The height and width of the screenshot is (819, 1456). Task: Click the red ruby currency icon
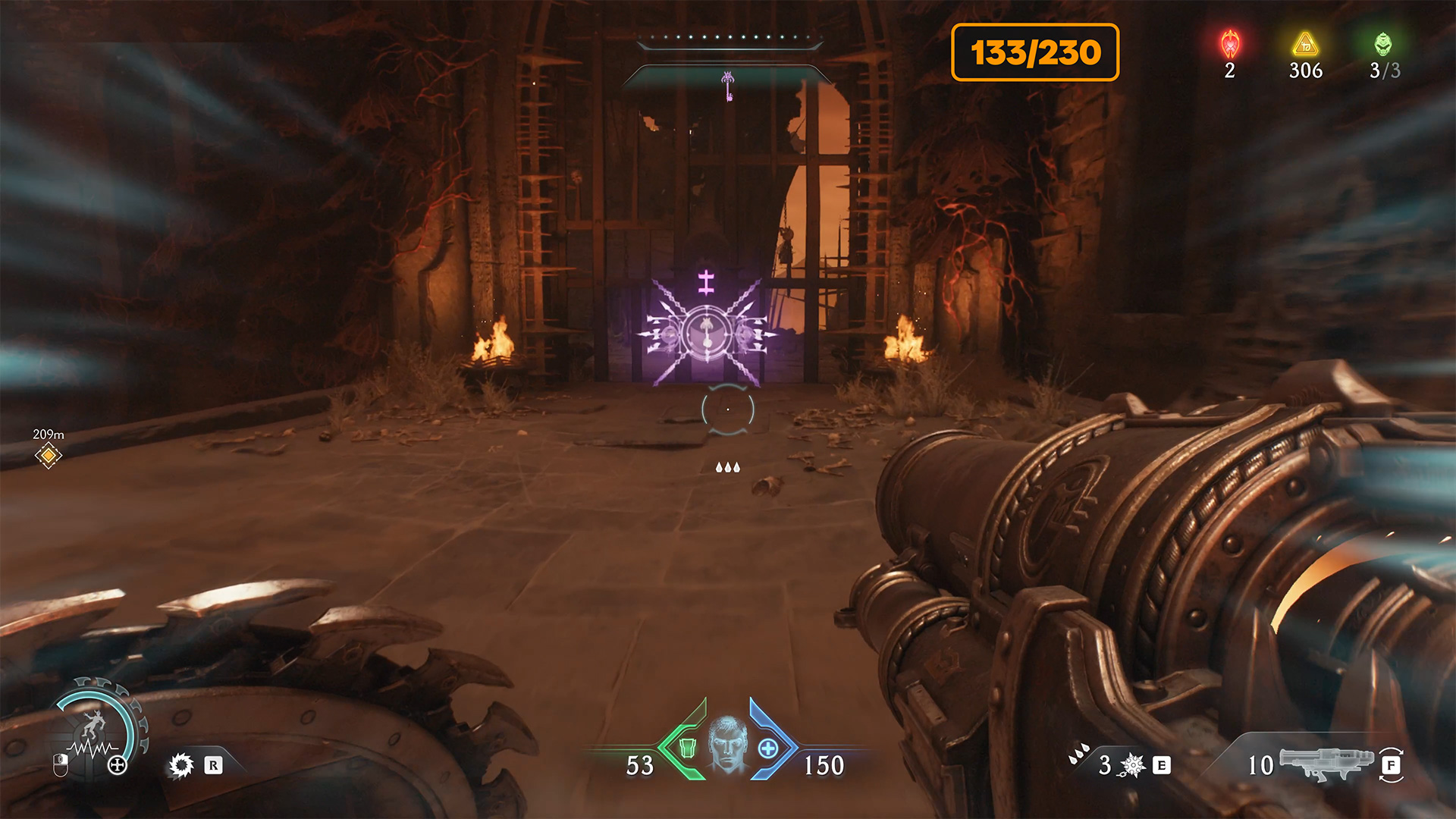click(x=1230, y=45)
